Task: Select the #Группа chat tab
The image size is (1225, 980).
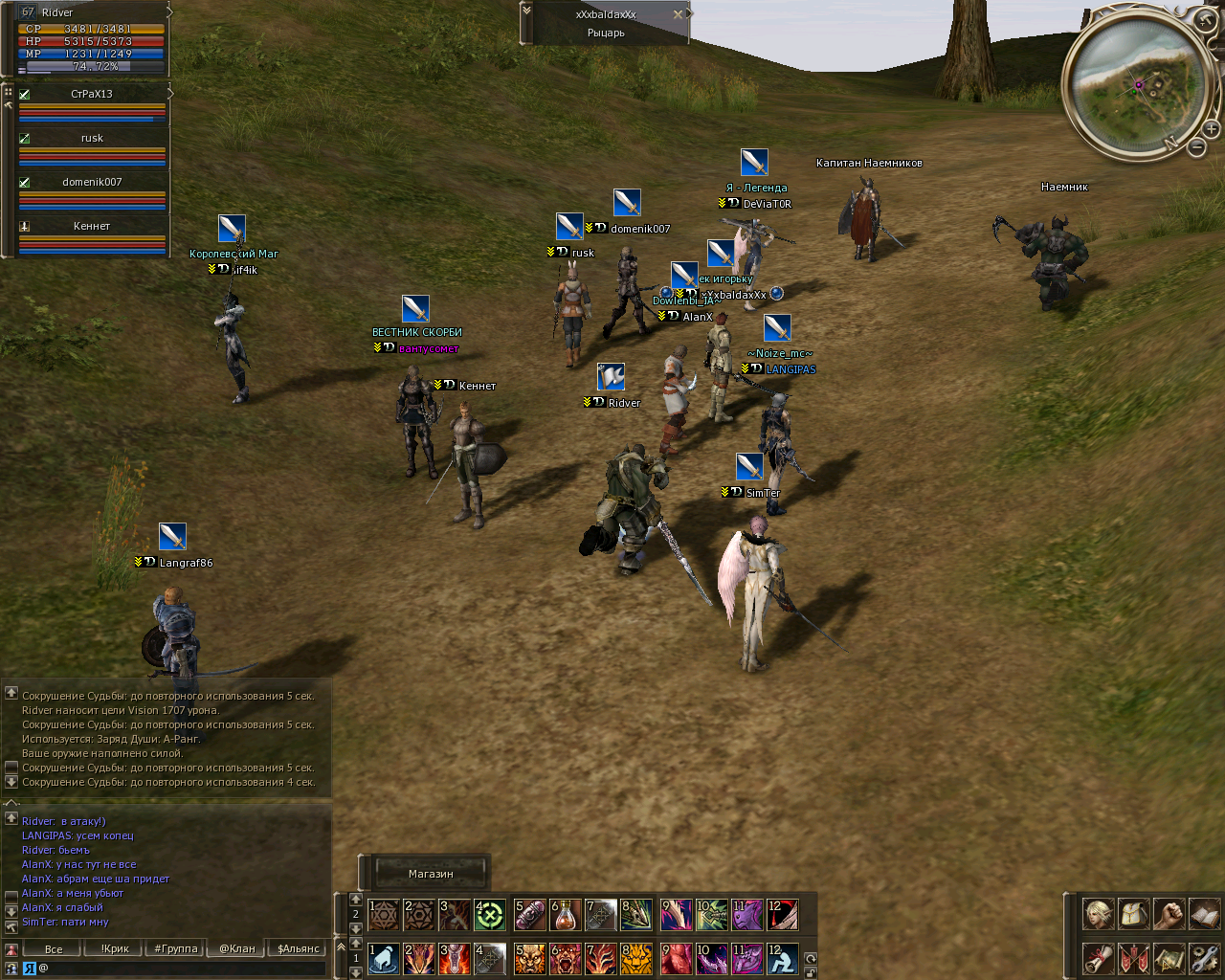Action: click(176, 949)
